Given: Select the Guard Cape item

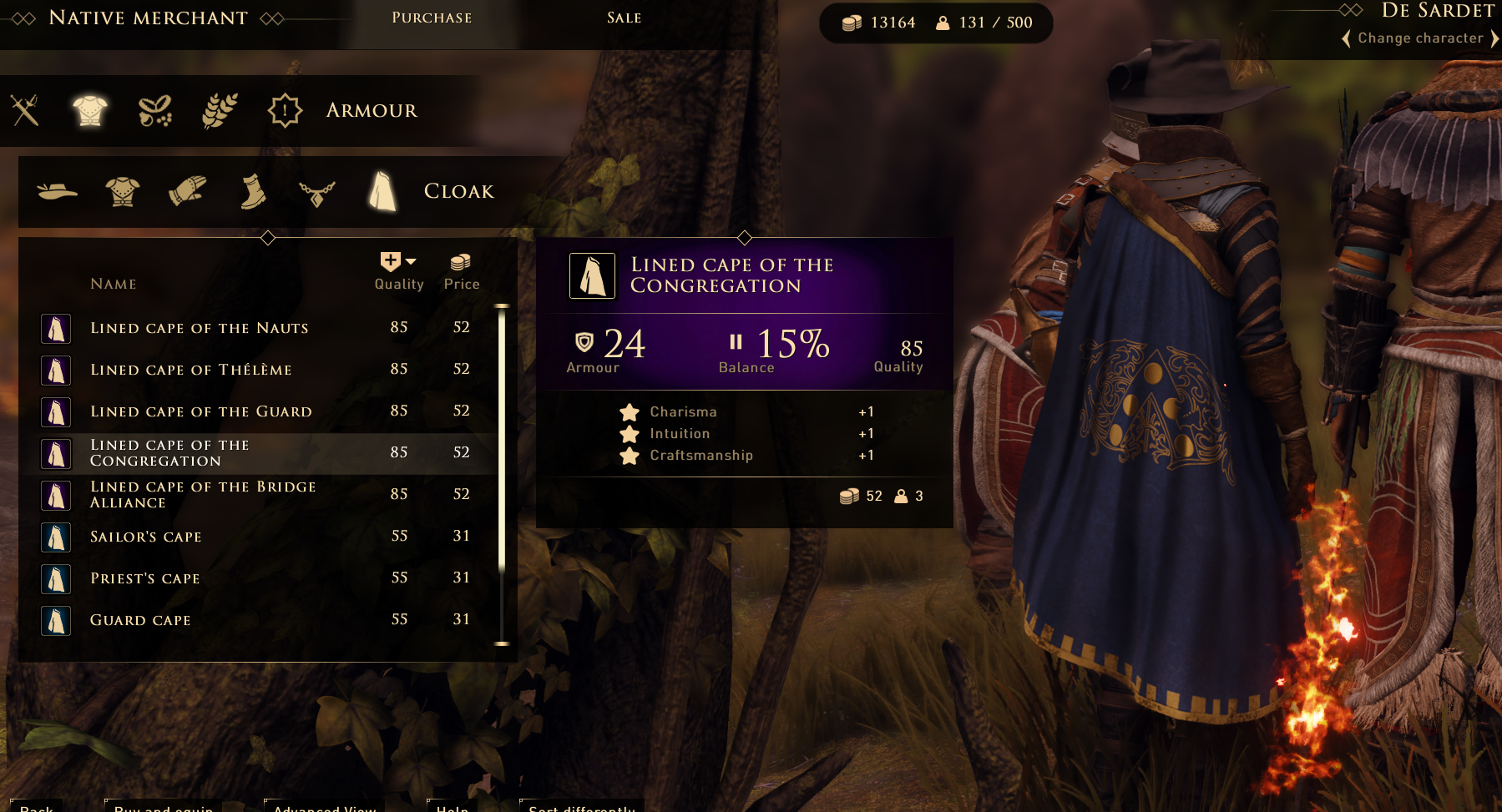Looking at the screenshot, I should coord(140,620).
